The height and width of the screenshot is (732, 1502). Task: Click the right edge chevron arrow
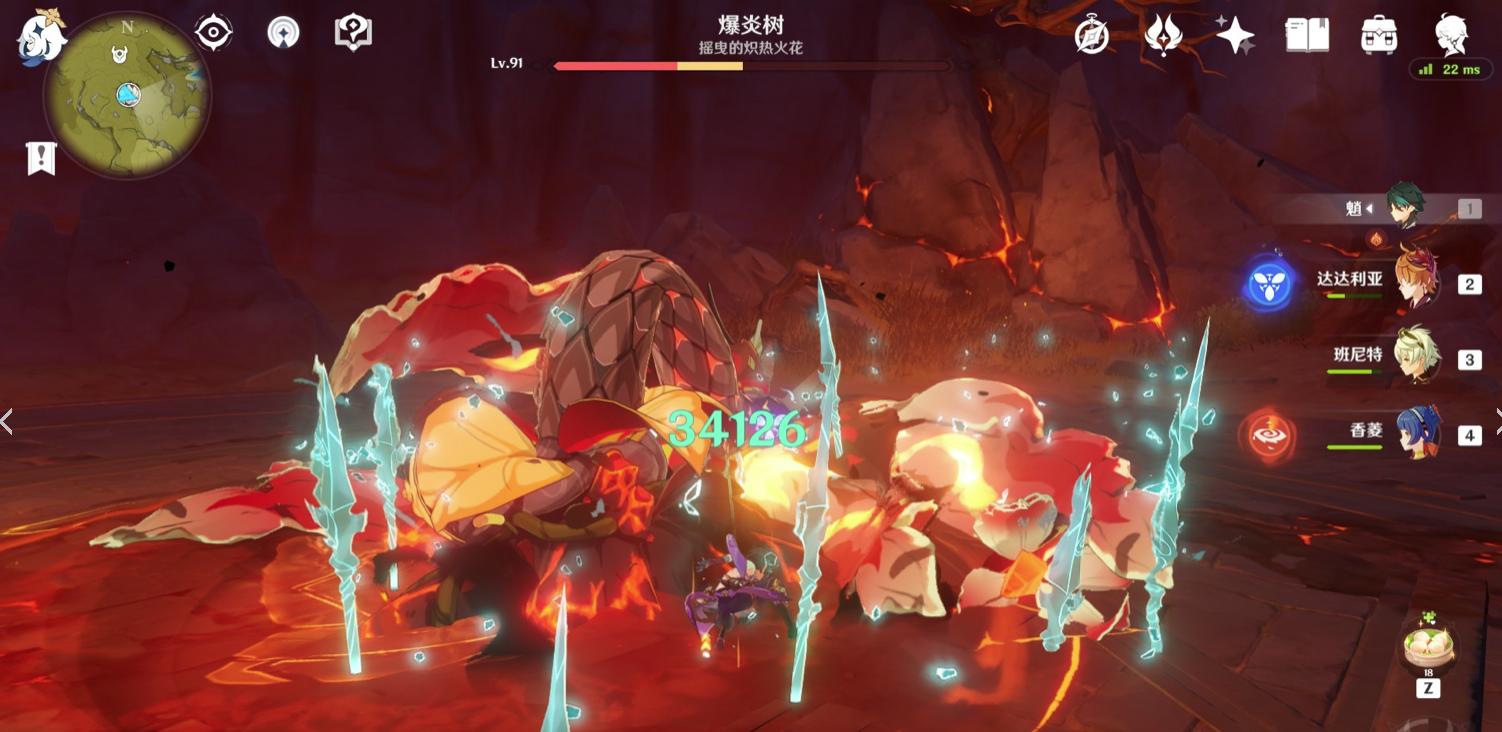(x=1495, y=421)
